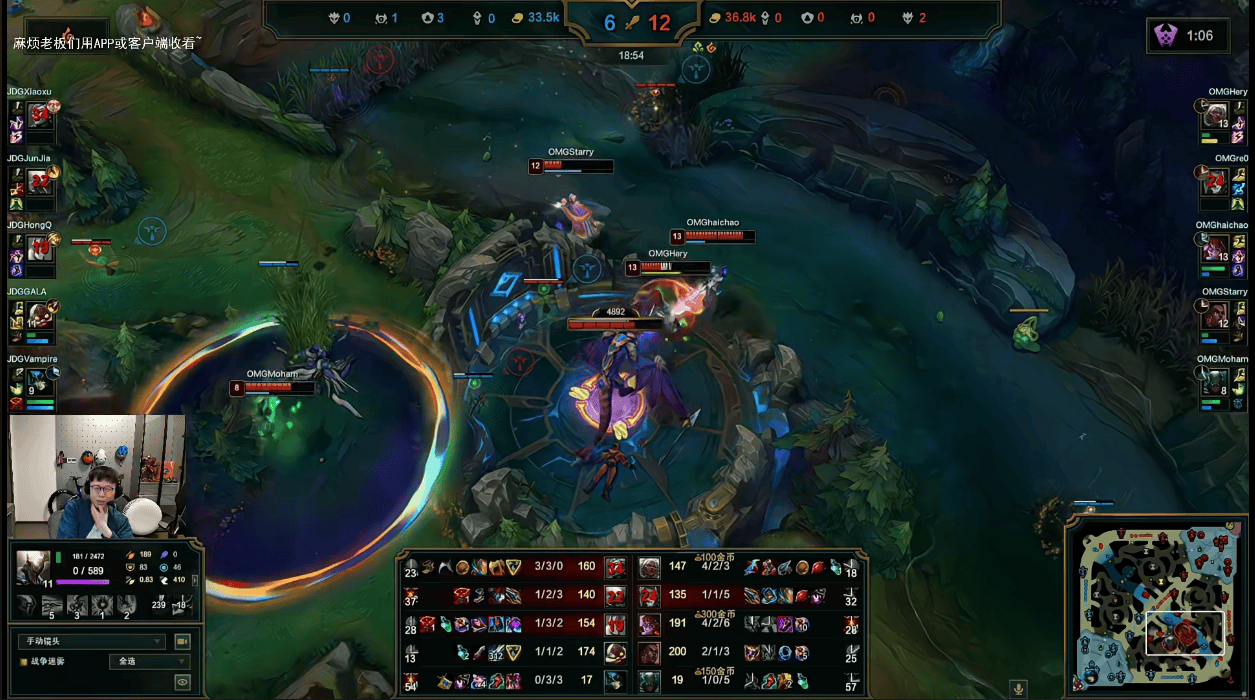Select OMGHery's champion portrait
This screenshot has height=700, width=1255.
(1214, 114)
